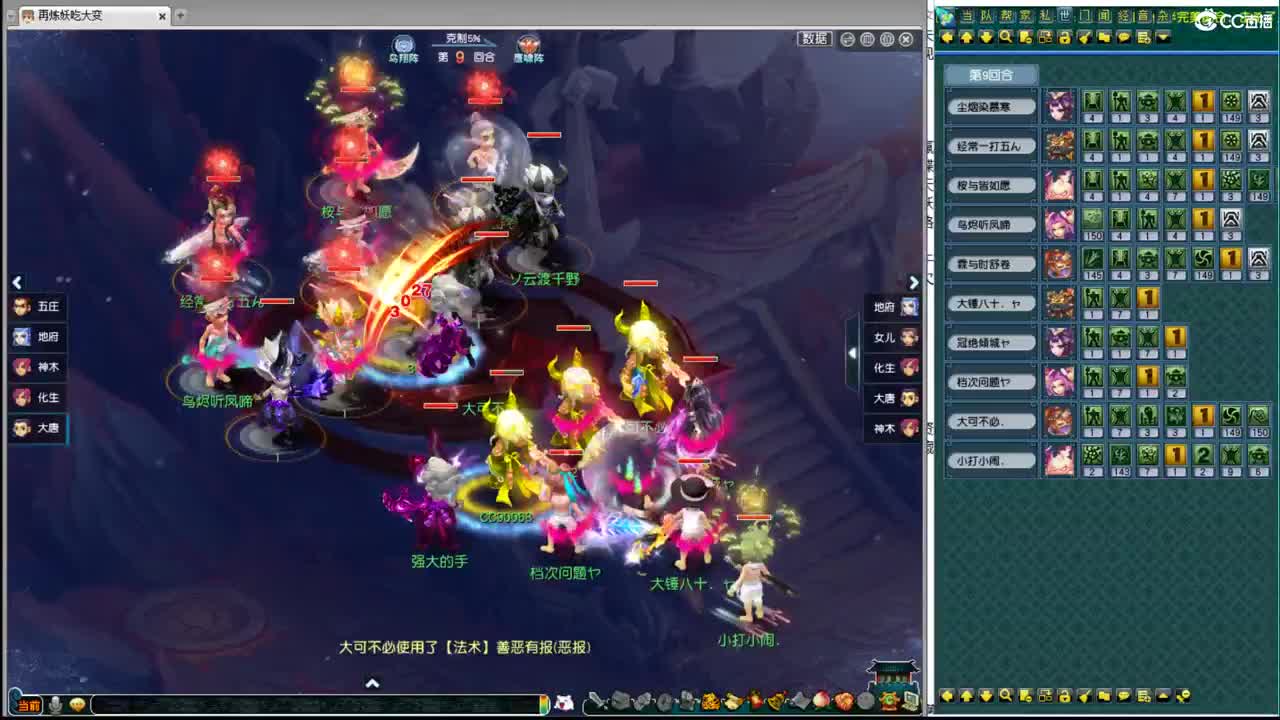Open the down chevron at the end of the panel toolbar

[1162, 37]
